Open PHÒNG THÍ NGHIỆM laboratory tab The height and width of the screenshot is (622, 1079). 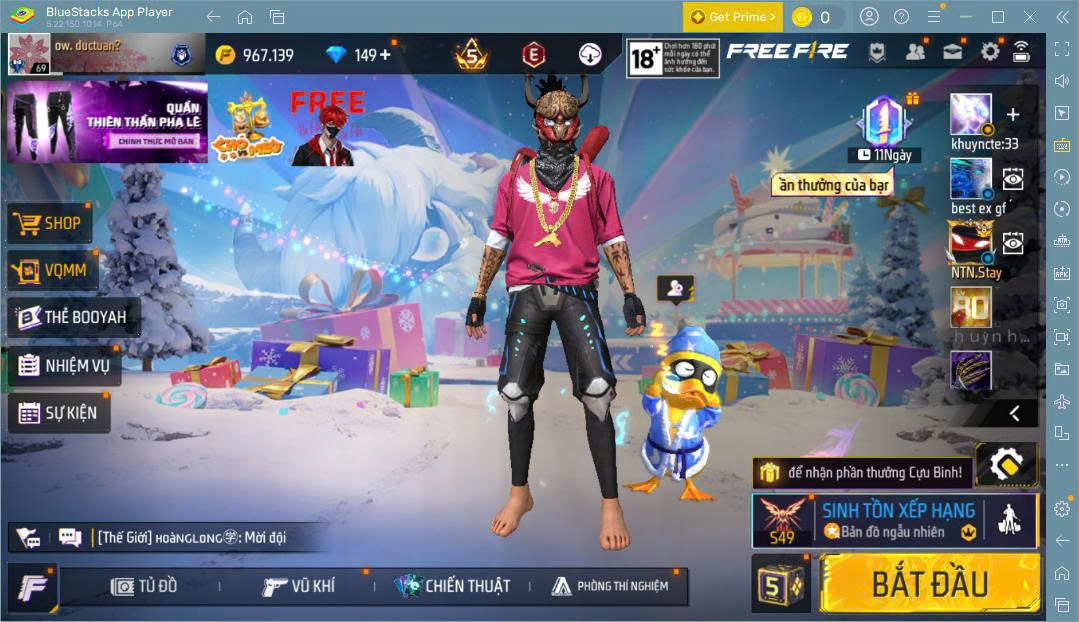pyautogui.click(x=609, y=586)
